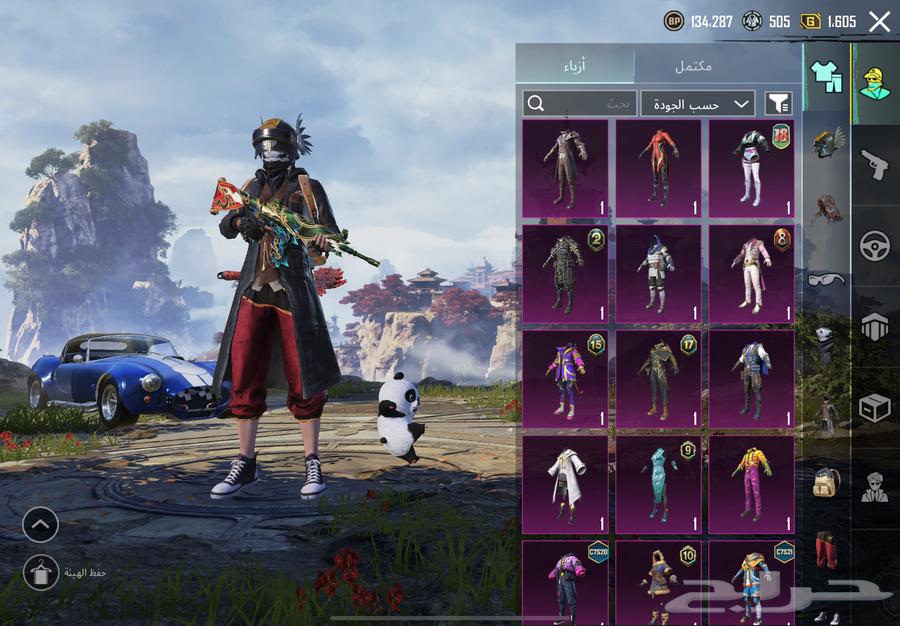Choose the white outfit with badge 18
900x626 pixels.
pos(751,169)
